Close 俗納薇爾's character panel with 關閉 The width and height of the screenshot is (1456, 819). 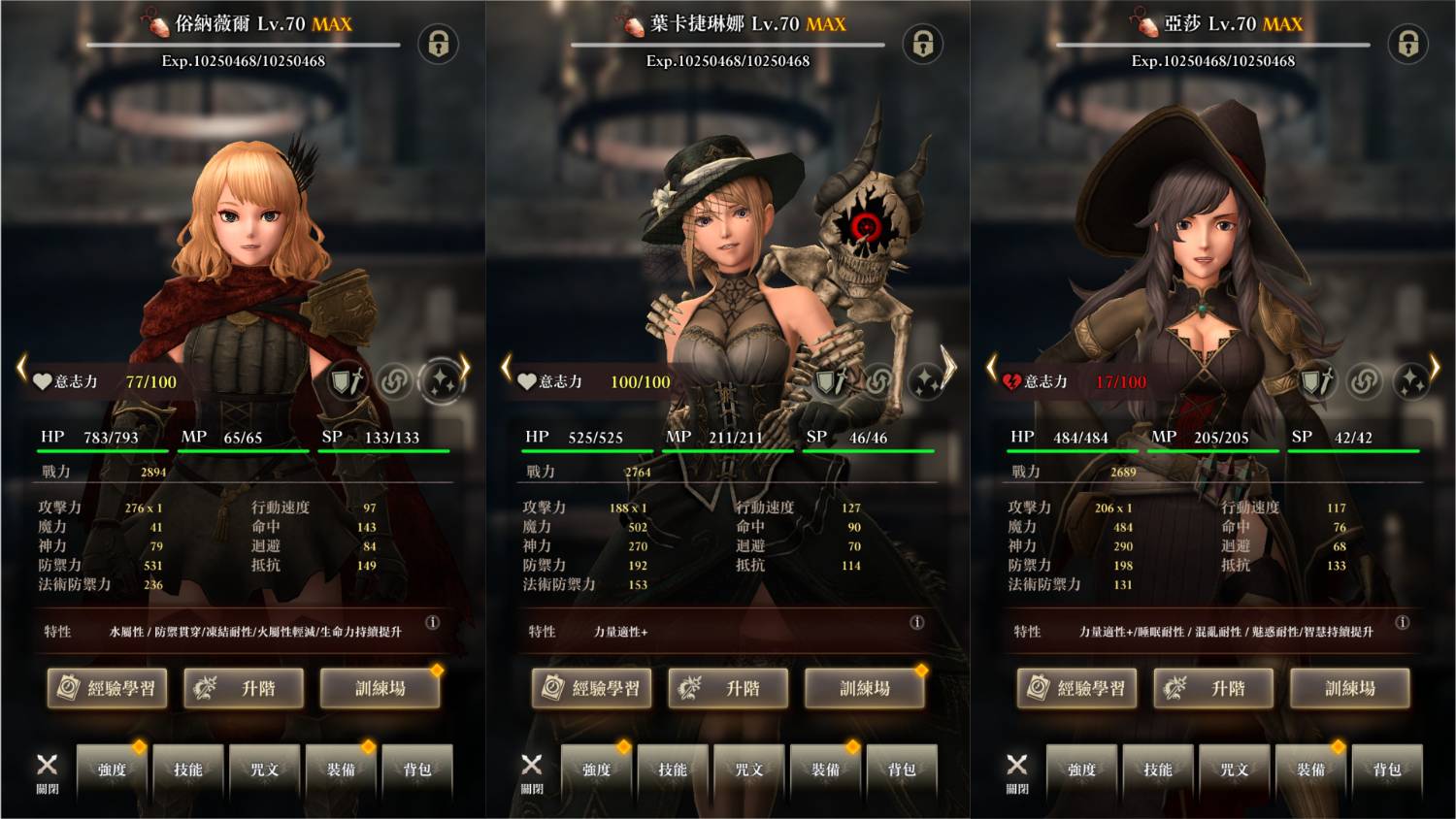point(47,771)
